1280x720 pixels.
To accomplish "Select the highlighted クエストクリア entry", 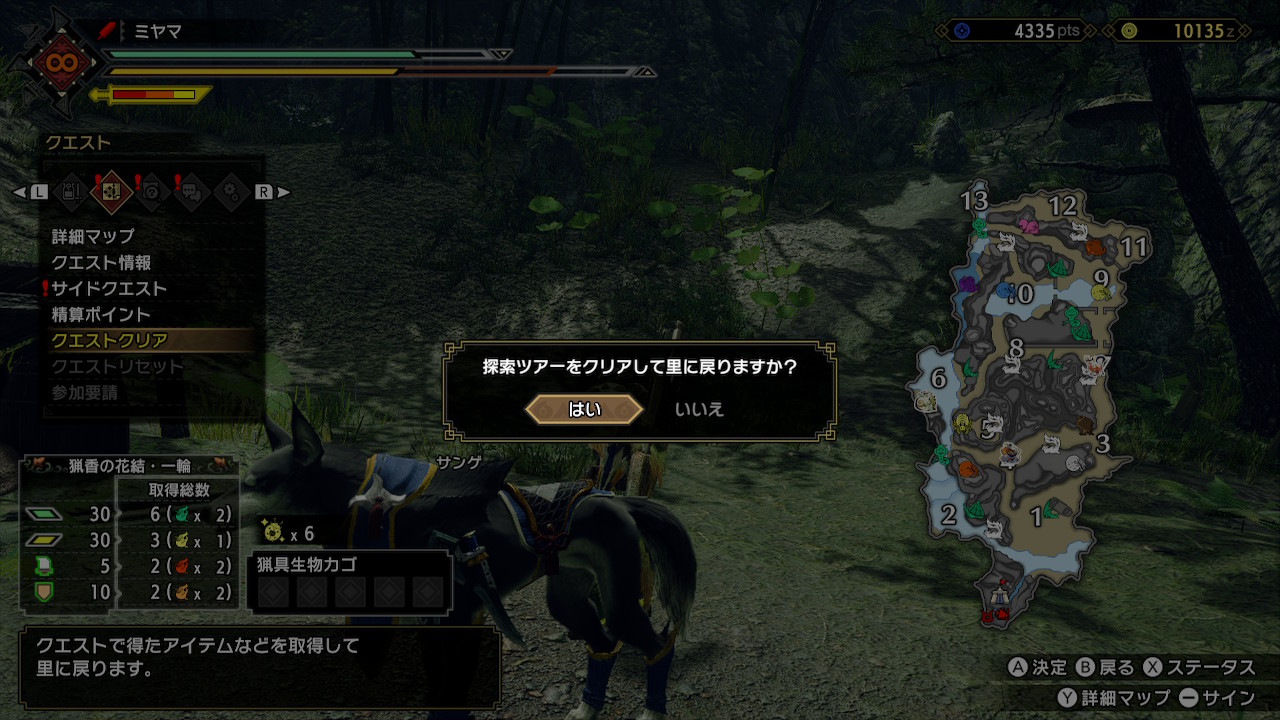I will (x=110, y=341).
